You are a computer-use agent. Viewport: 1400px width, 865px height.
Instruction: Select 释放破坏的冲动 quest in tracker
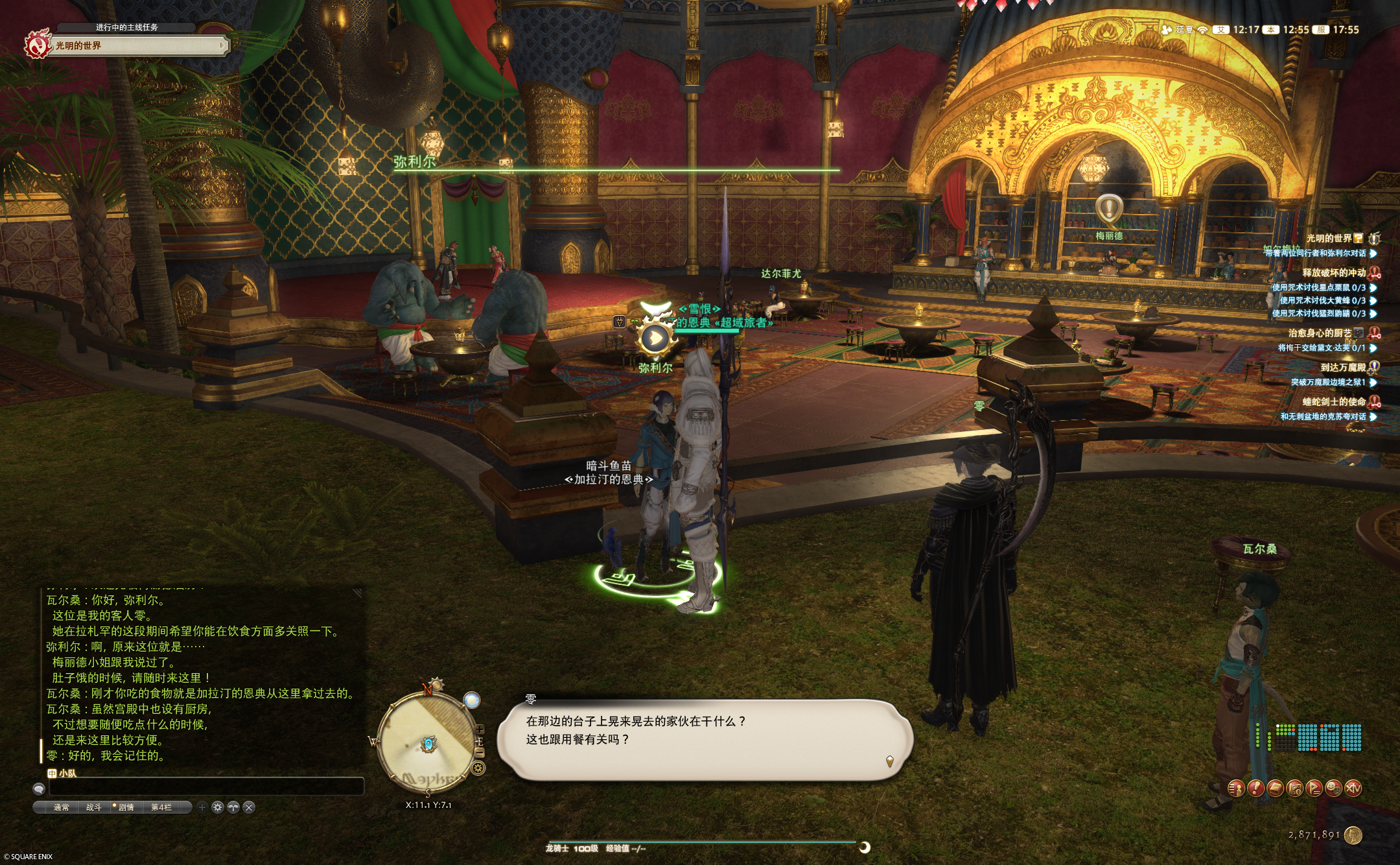coord(1333,273)
